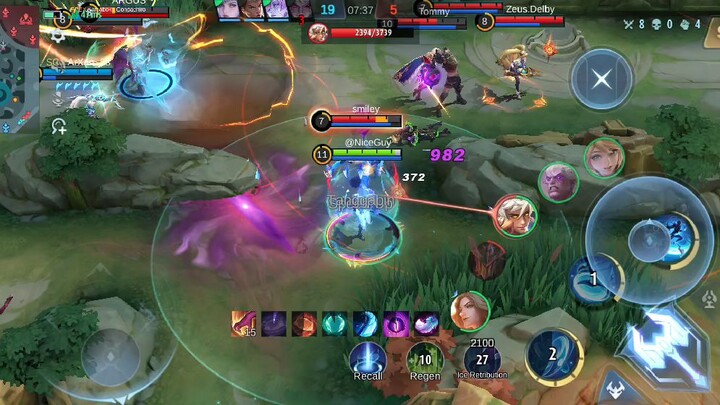Select the brown-haired hero portrait above Ice Retribution

469,311
